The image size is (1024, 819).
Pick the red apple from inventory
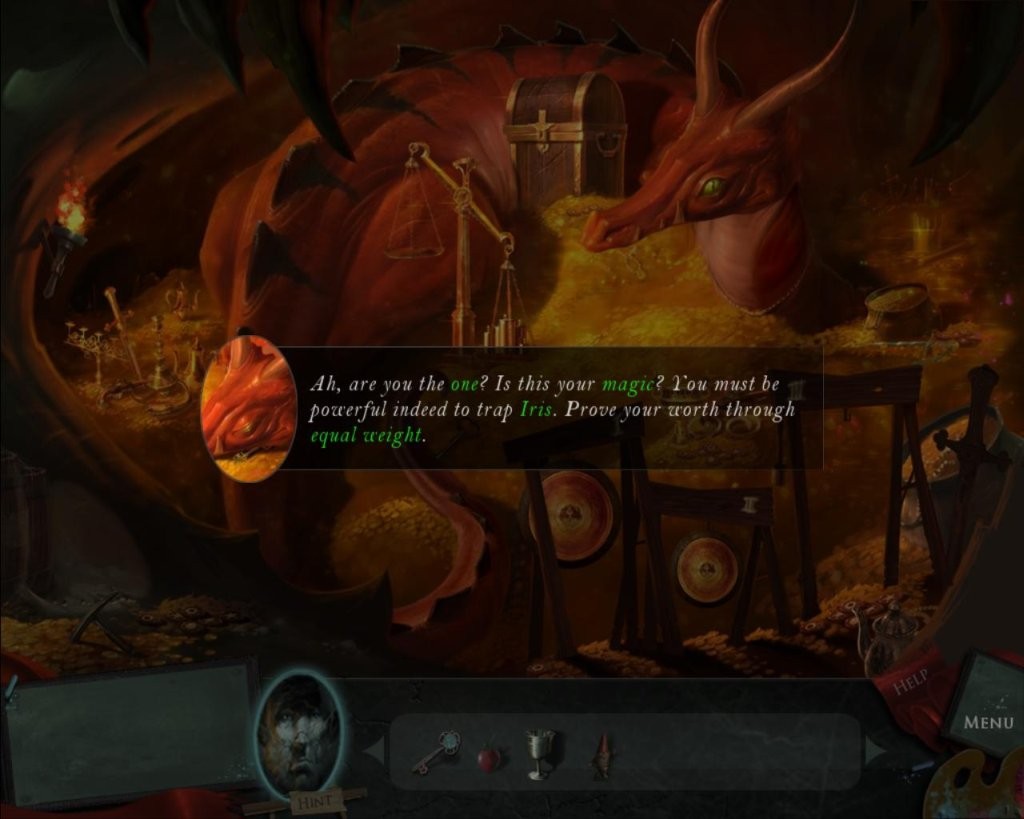488,758
